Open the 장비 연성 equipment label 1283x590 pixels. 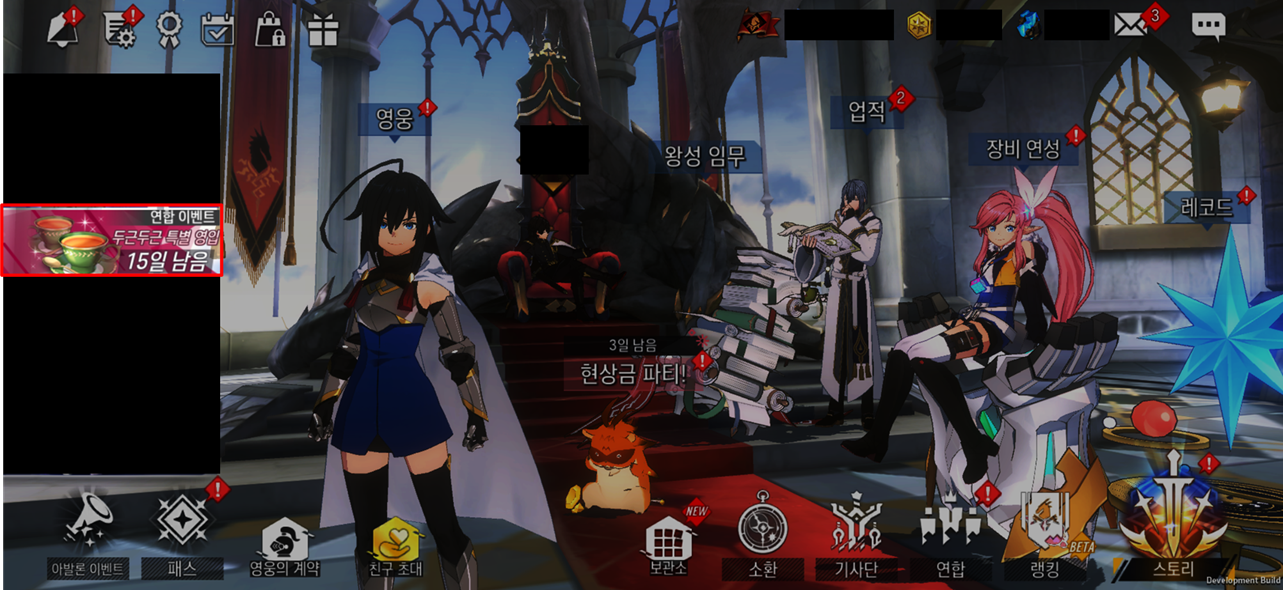click(1023, 149)
